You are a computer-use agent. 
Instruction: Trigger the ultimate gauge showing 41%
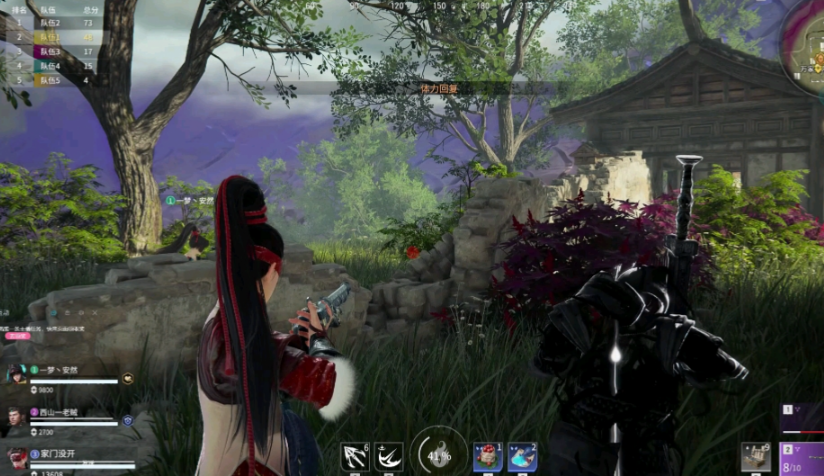(x=438, y=453)
